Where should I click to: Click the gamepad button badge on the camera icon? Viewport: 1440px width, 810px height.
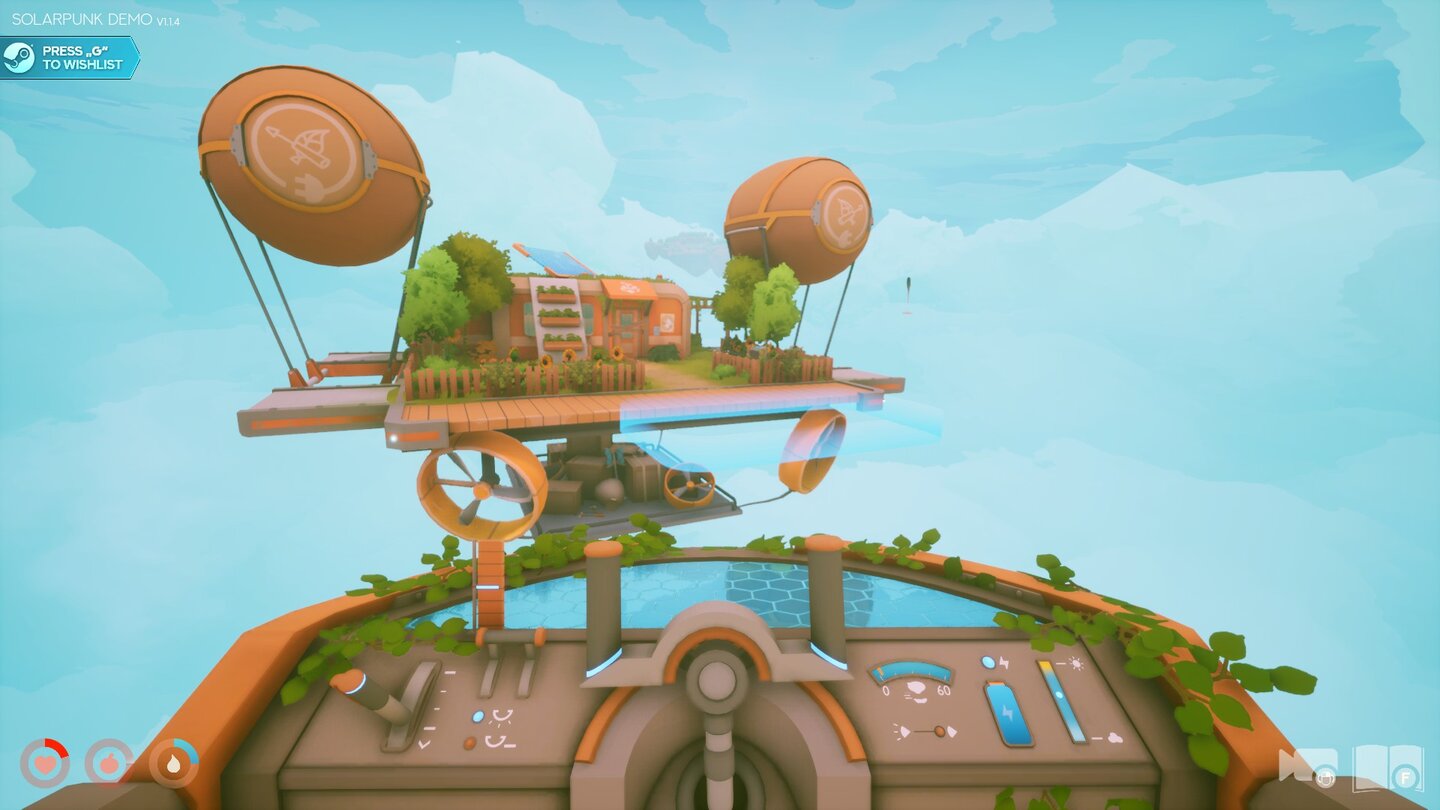[1325, 777]
